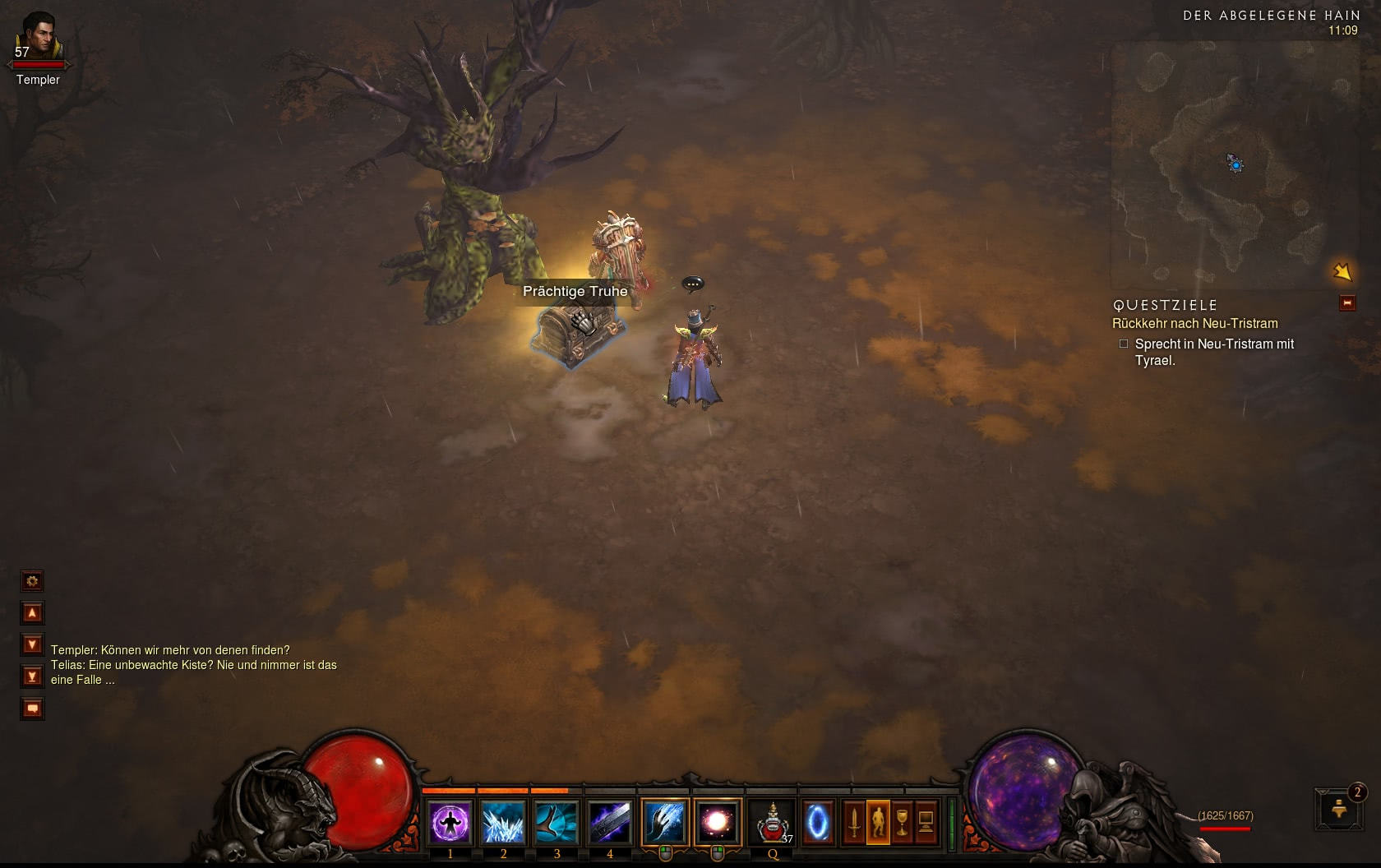The width and height of the screenshot is (1381, 868).
Task: Open the minimap of Der Abgelegene Hain
Action: [x=1233, y=163]
